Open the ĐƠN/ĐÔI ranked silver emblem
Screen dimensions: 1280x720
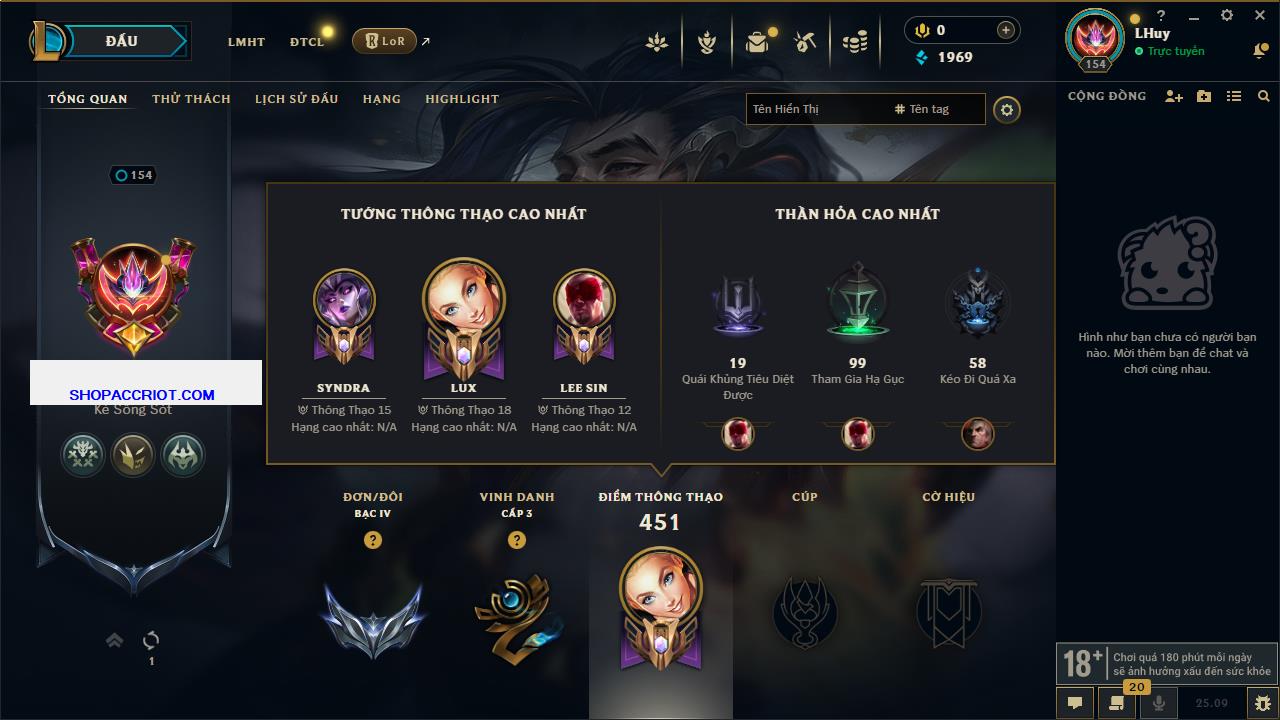[x=373, y=617]
